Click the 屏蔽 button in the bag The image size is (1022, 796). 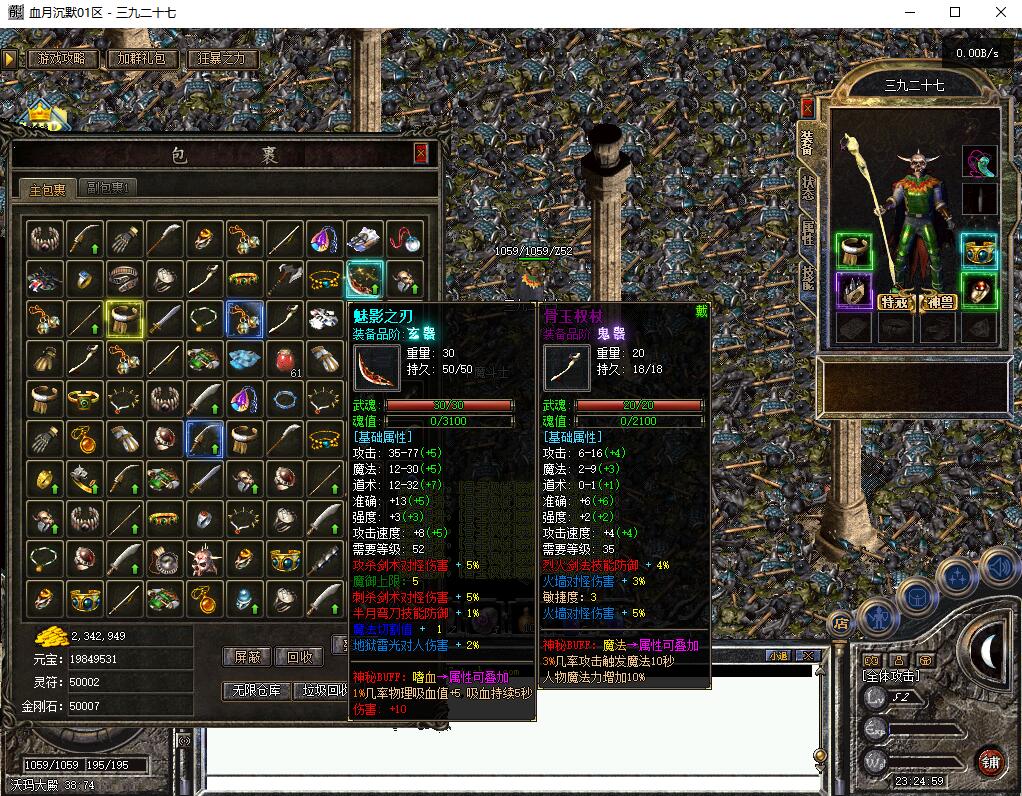[x=247, y=657]
